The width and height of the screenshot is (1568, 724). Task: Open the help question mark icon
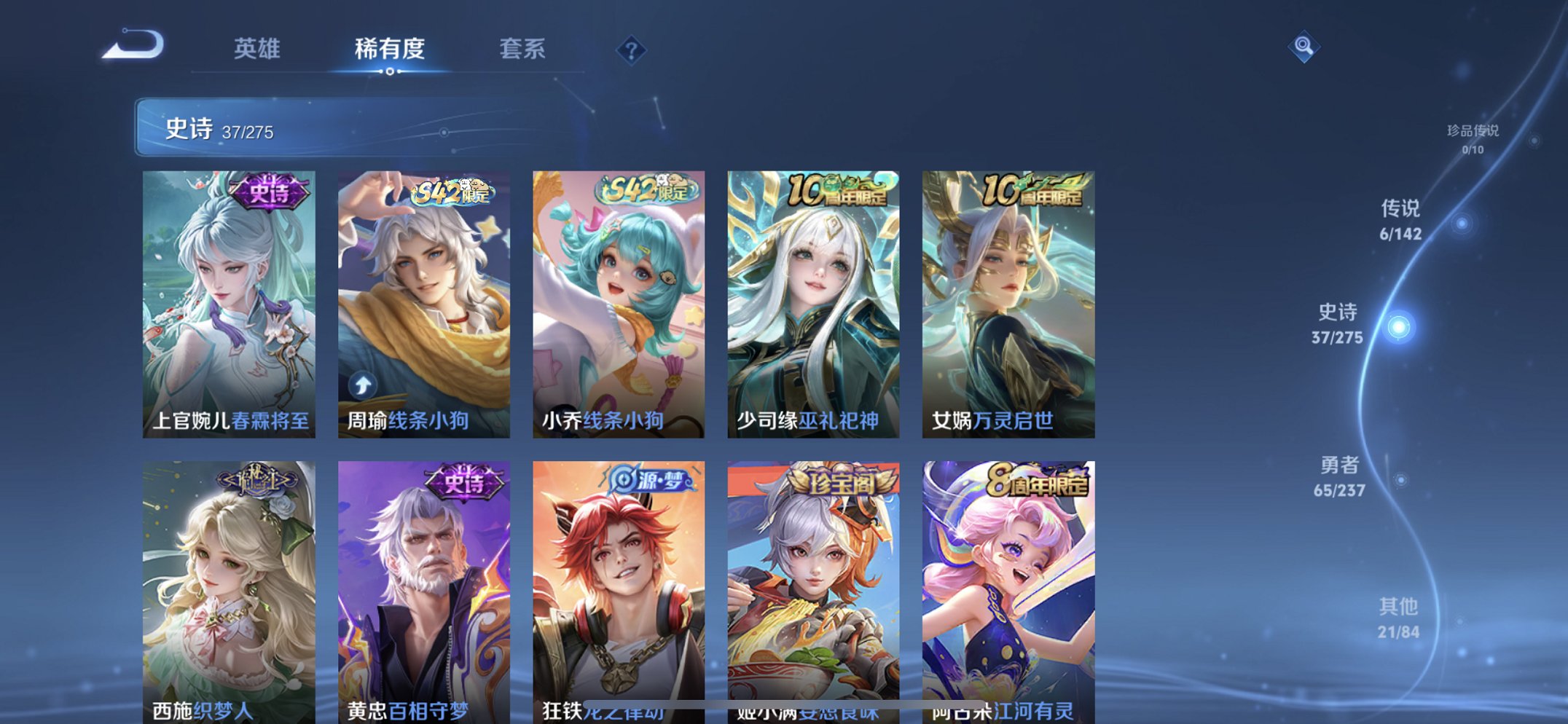631,50
